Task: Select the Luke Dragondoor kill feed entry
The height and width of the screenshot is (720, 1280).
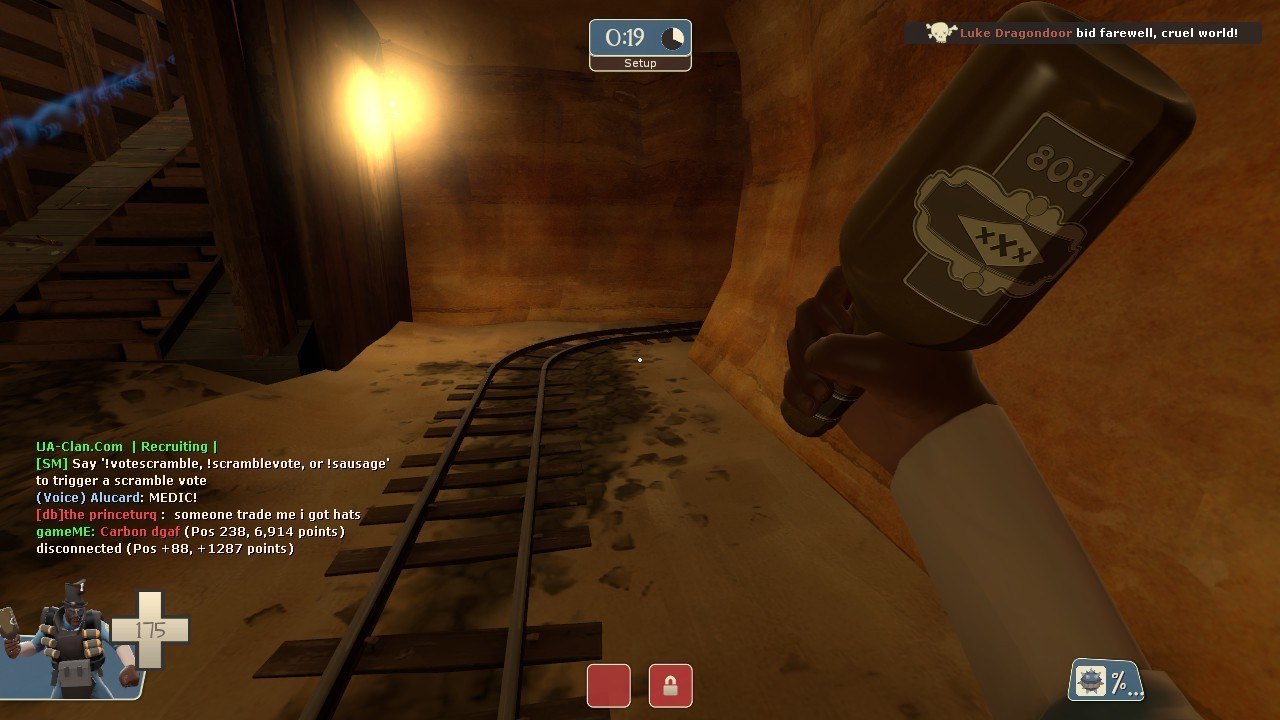Action: [1082, 33]
